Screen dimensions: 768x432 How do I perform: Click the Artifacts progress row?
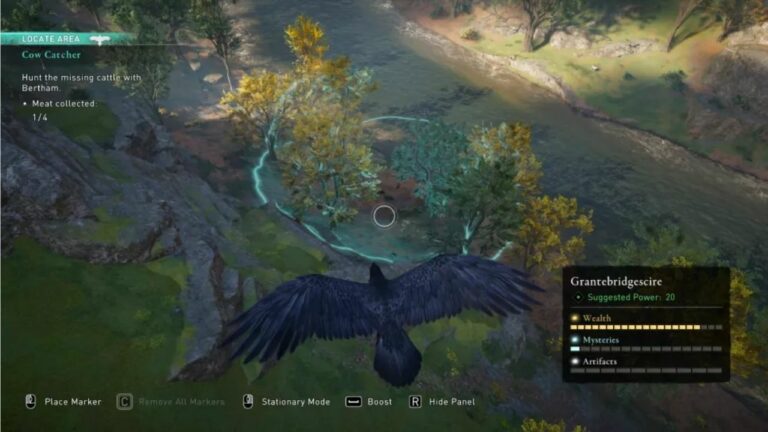point(644,365)
